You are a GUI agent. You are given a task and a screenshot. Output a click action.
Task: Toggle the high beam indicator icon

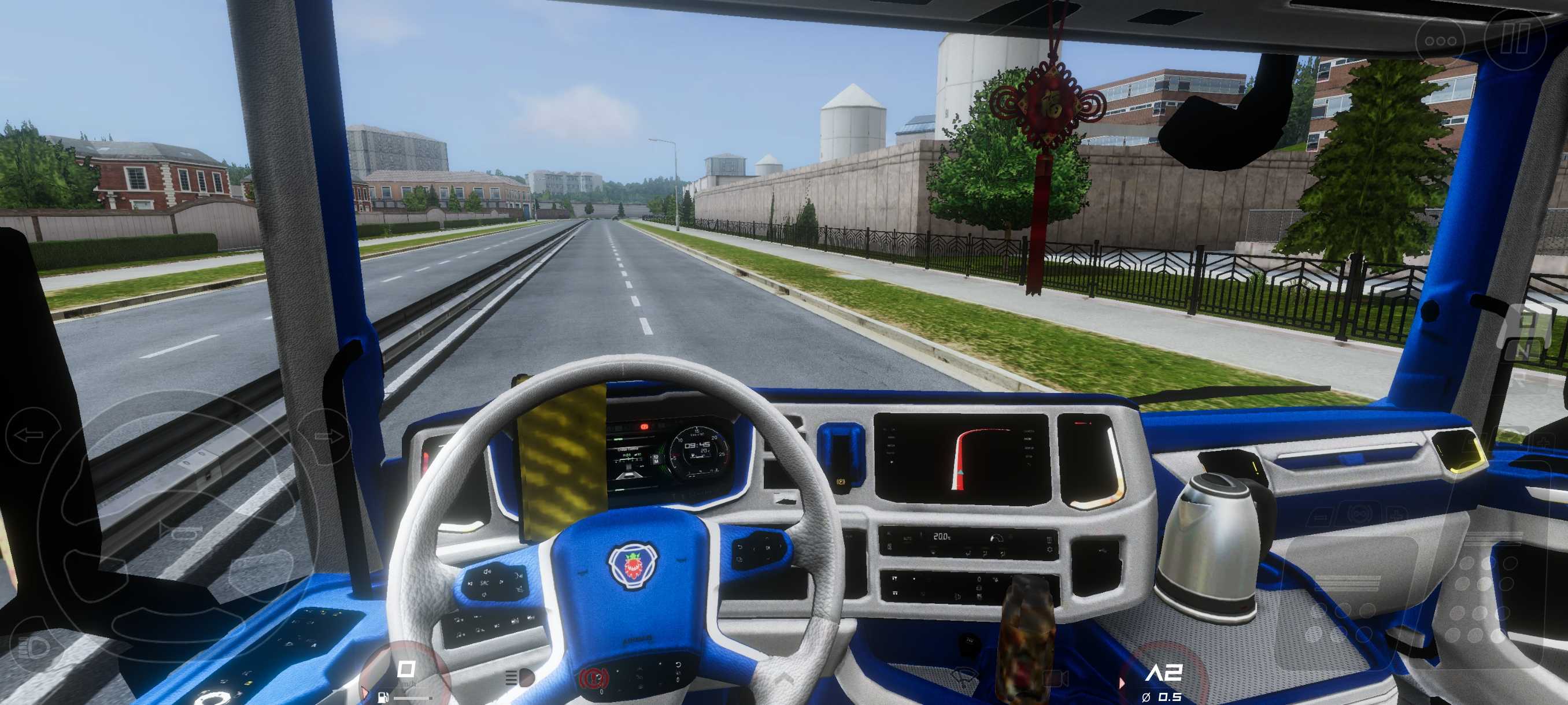(520, 678)
